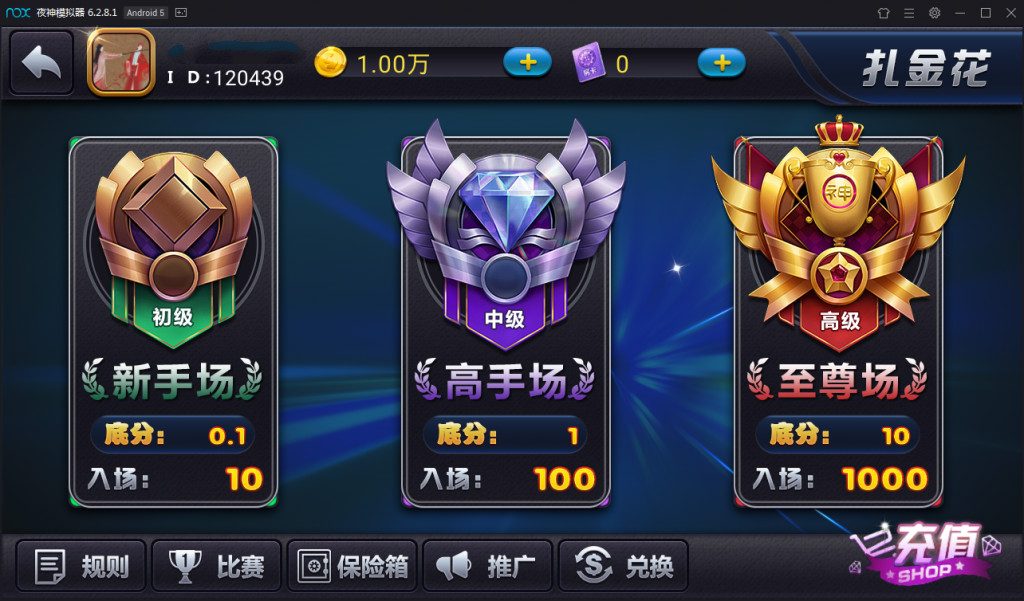Screen dimensions: 1024x601
Task: Open the 规则 rules panel
Action: (82, 567)
